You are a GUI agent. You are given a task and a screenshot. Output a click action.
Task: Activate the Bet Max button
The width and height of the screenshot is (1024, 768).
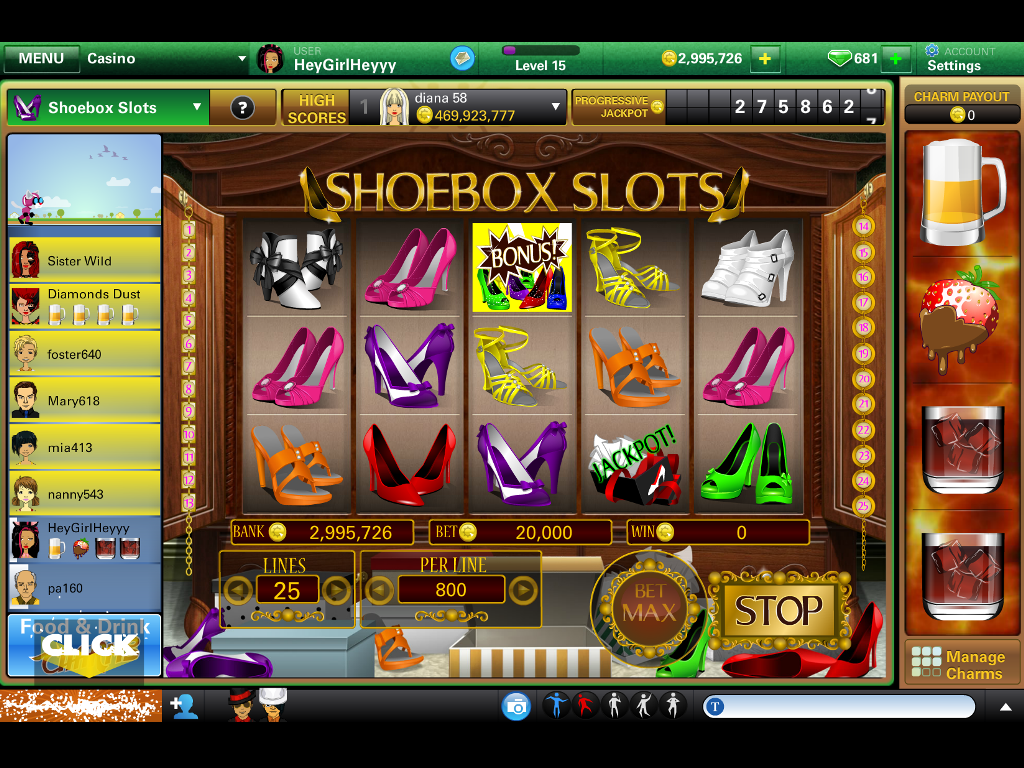pos(650,604)
